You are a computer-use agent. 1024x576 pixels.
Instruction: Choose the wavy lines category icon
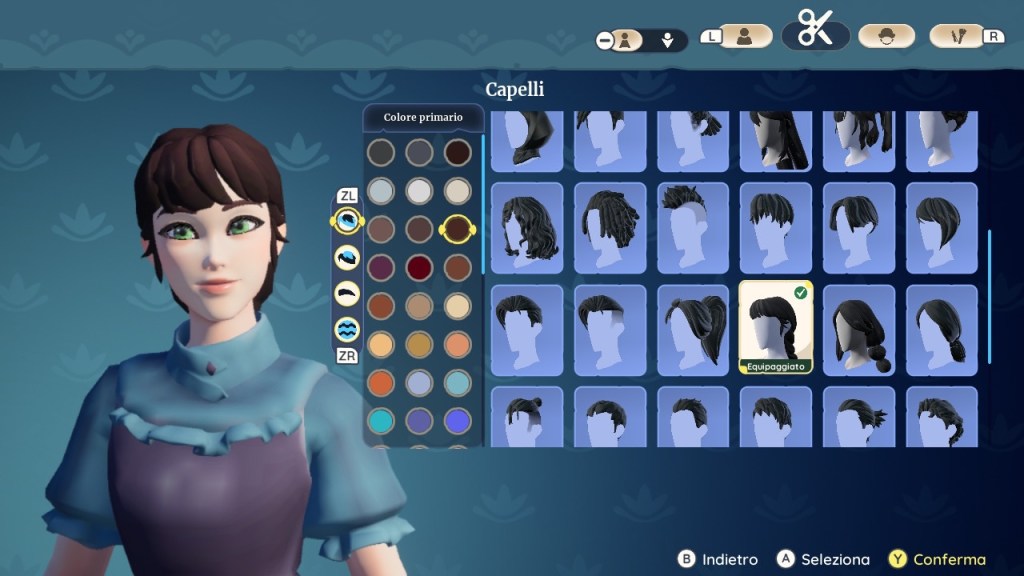(x=347, y=328)
